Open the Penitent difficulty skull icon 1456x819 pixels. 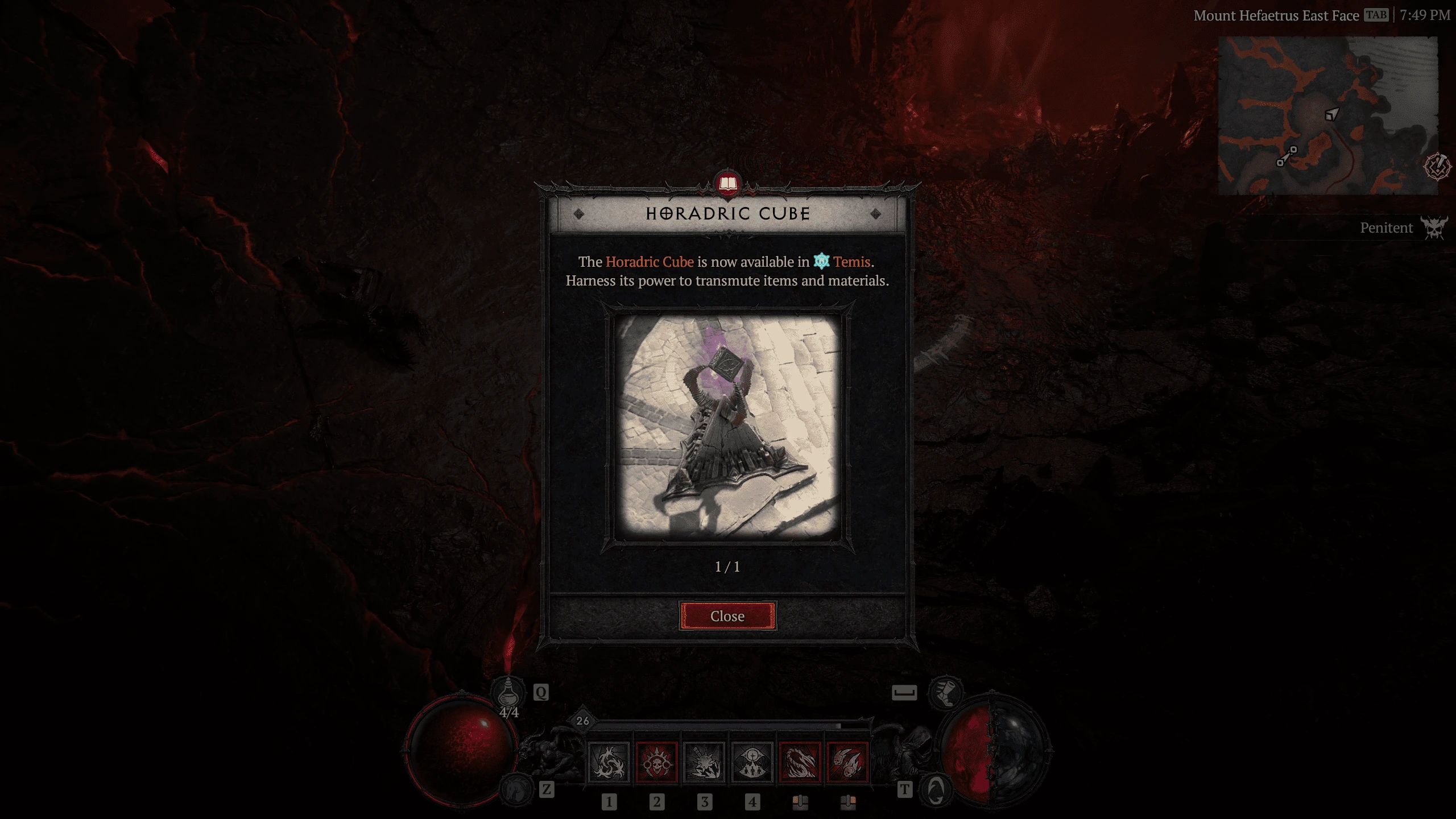coord(1433,227)
